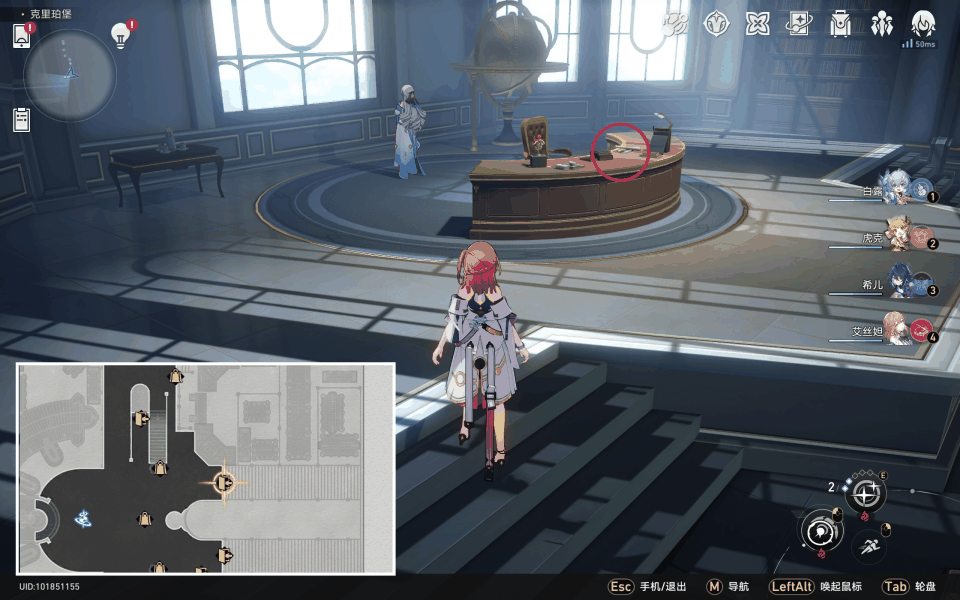Open the orbiting-planets icon

pyautogui.click(x=674, y=24)
